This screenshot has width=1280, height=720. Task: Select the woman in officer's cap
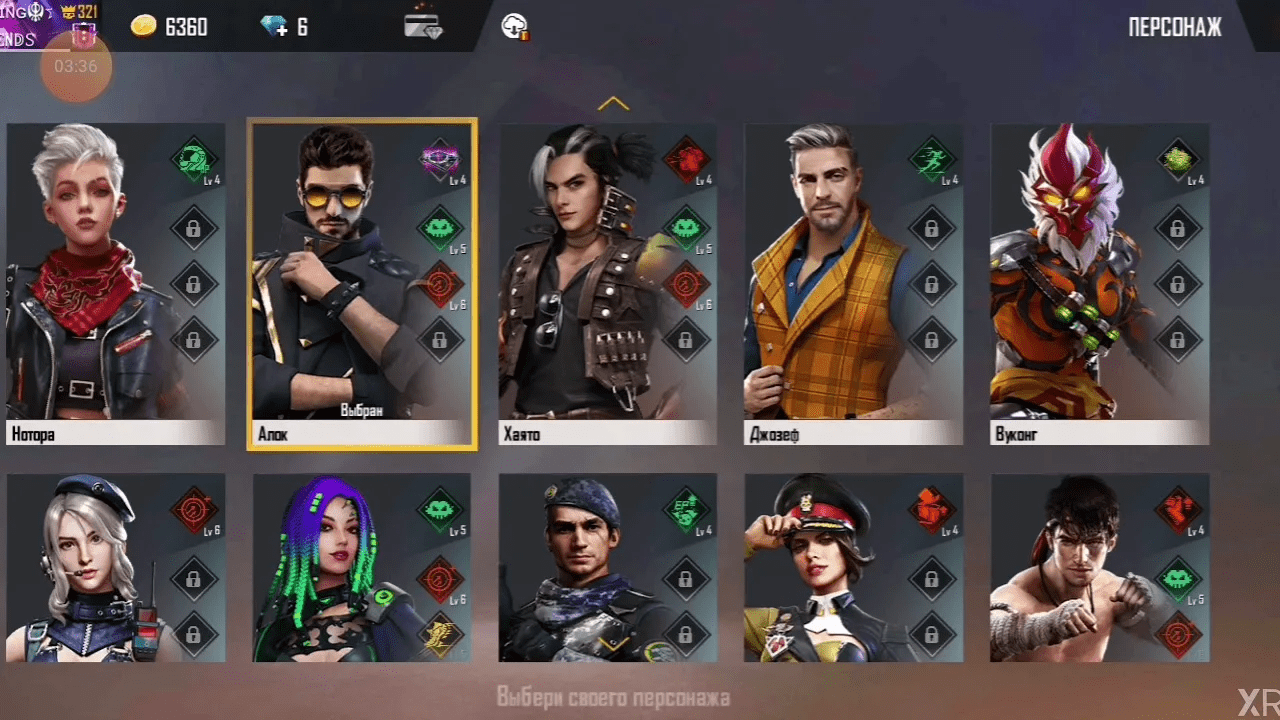click(x=825, y=570)
